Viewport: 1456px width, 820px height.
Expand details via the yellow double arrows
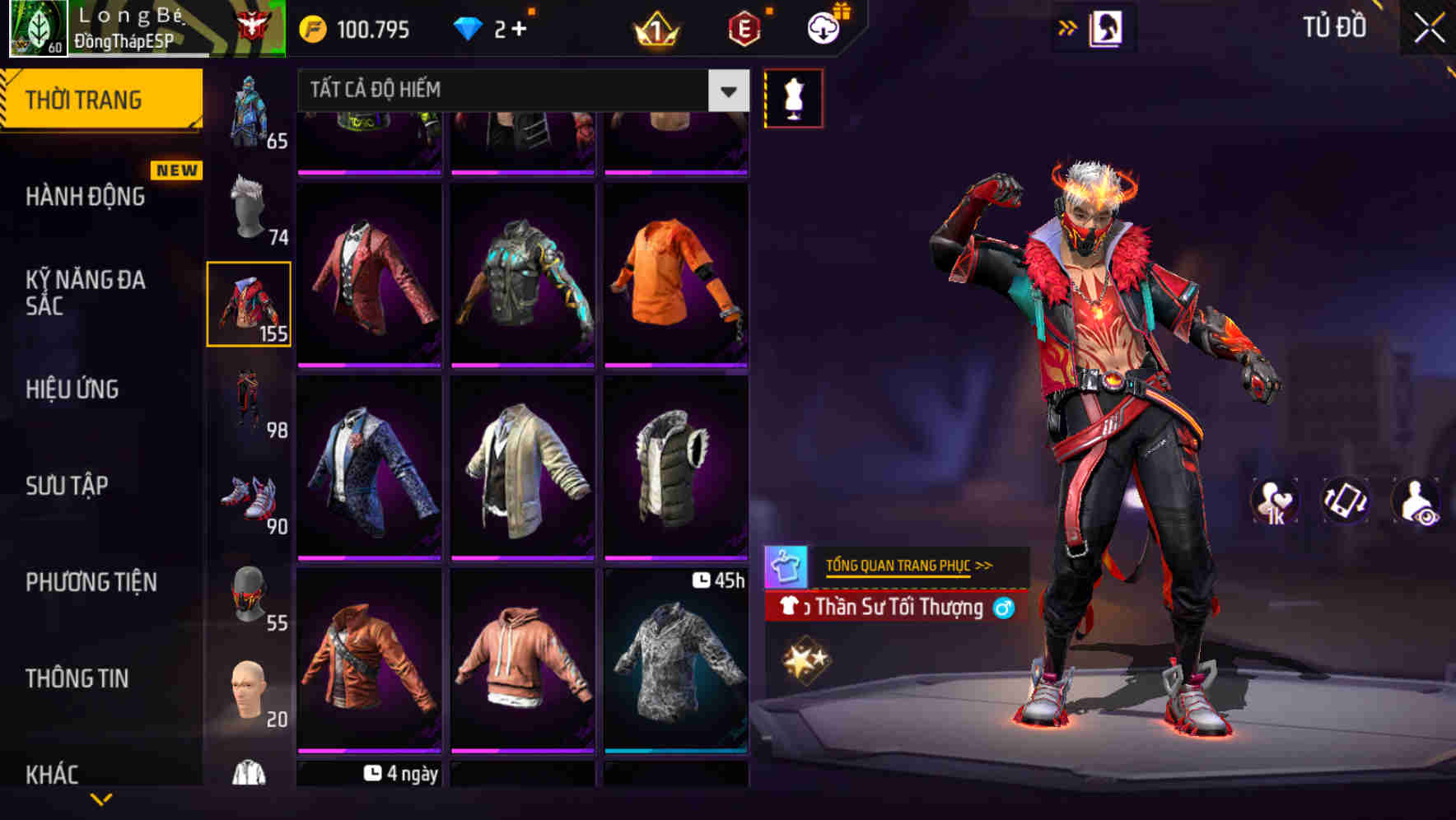[1068, 26]
